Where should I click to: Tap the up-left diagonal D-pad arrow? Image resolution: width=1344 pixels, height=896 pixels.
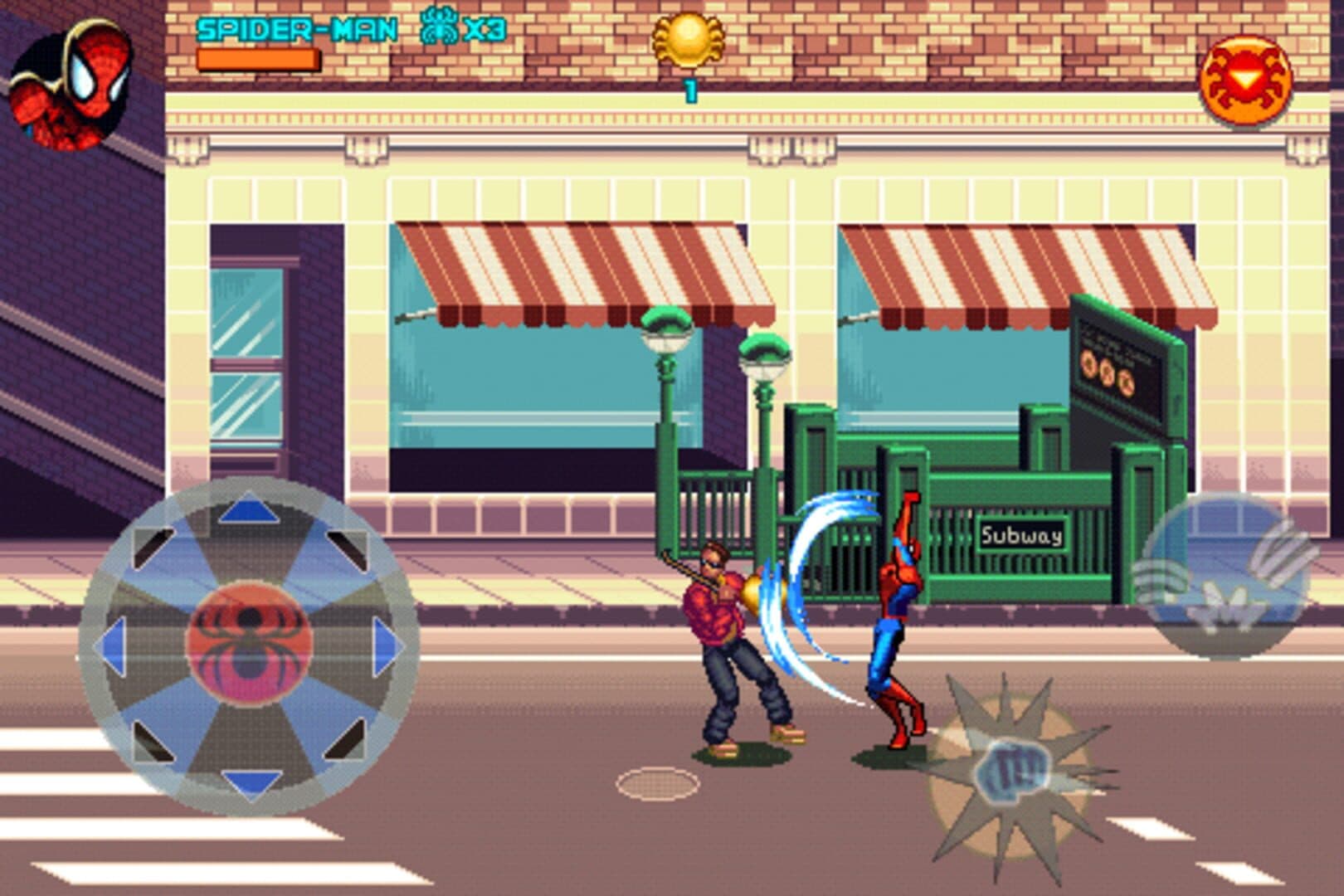(x=153, y=544)
